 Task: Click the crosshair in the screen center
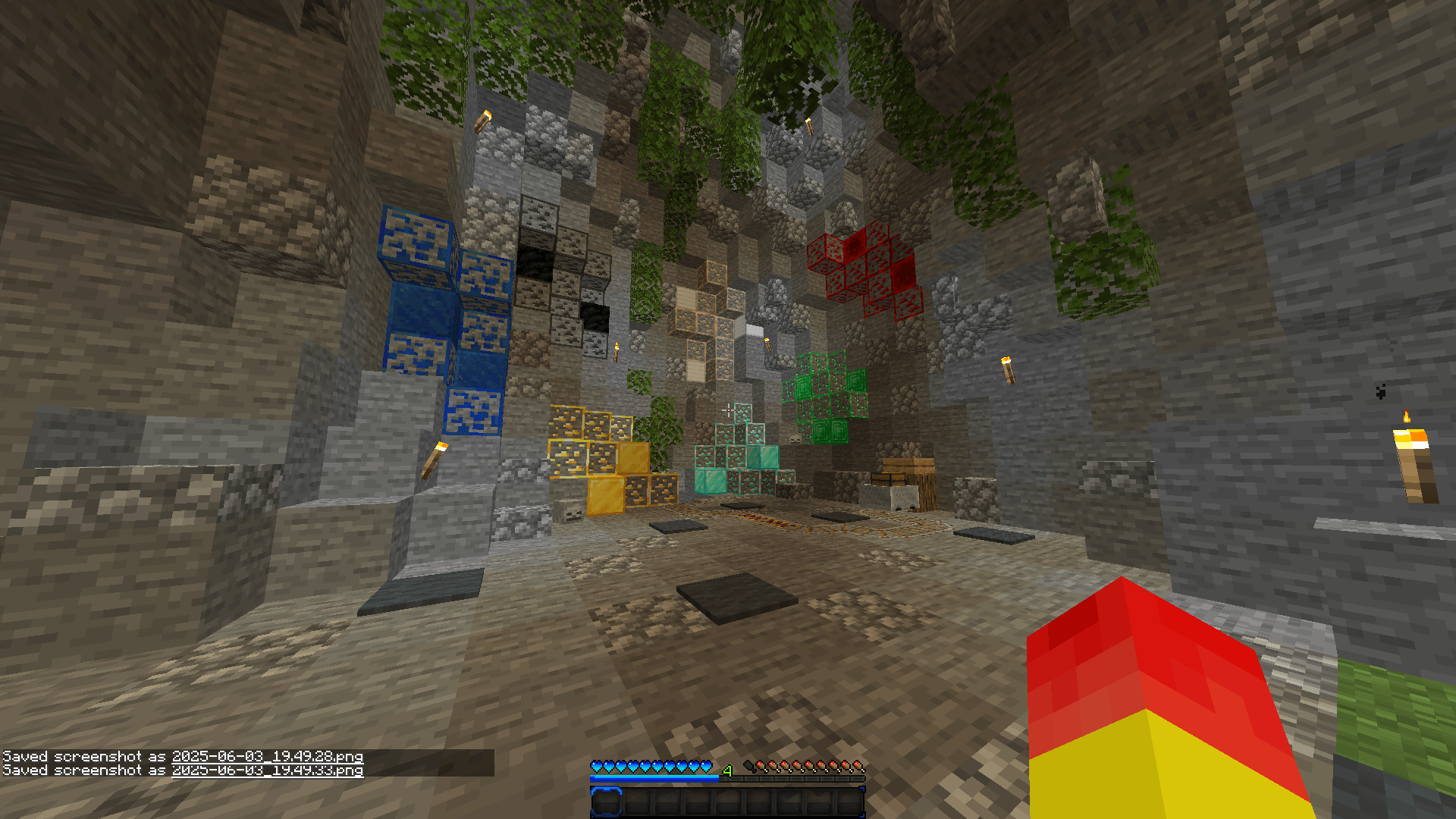tap(728, 409)
